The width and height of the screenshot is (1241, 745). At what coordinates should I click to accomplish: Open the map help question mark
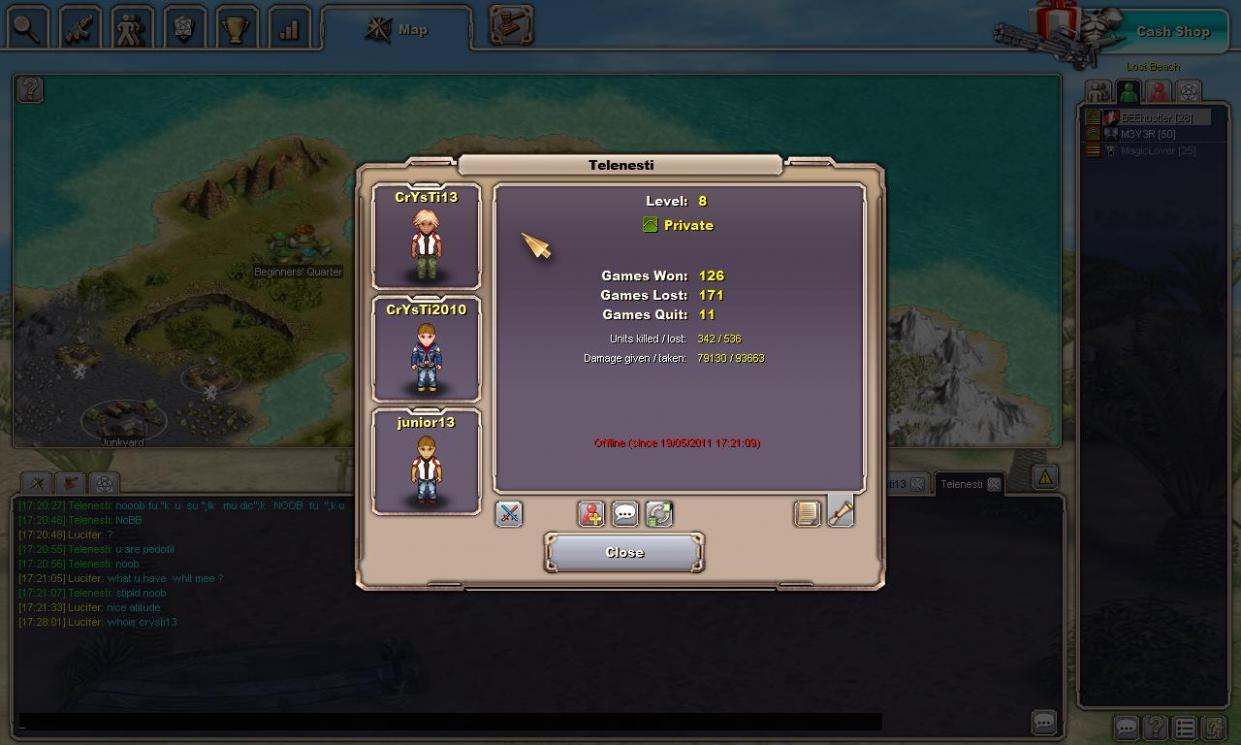coord(30,90)
